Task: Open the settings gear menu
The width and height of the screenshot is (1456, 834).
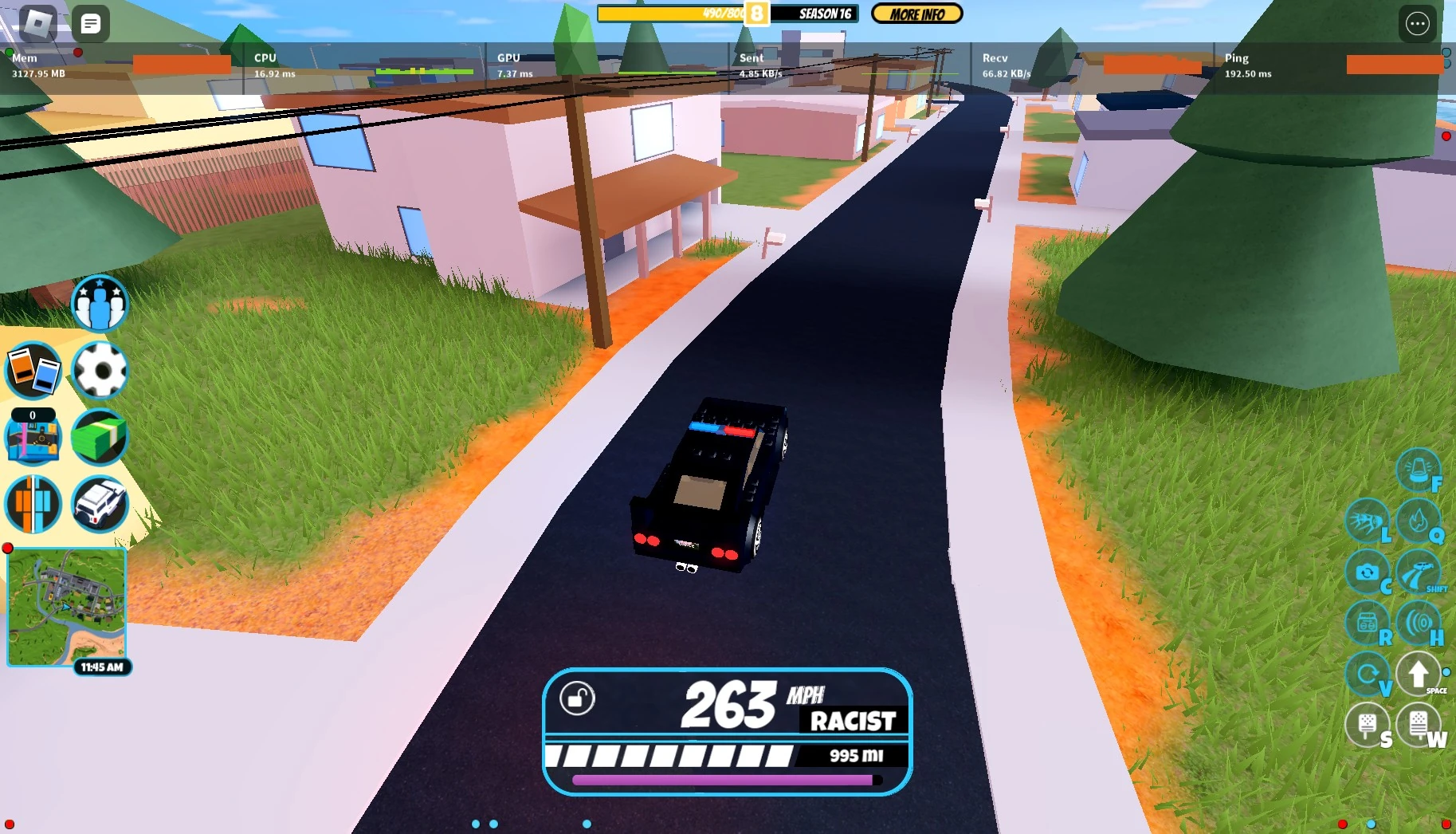Action: coord(100,369)
